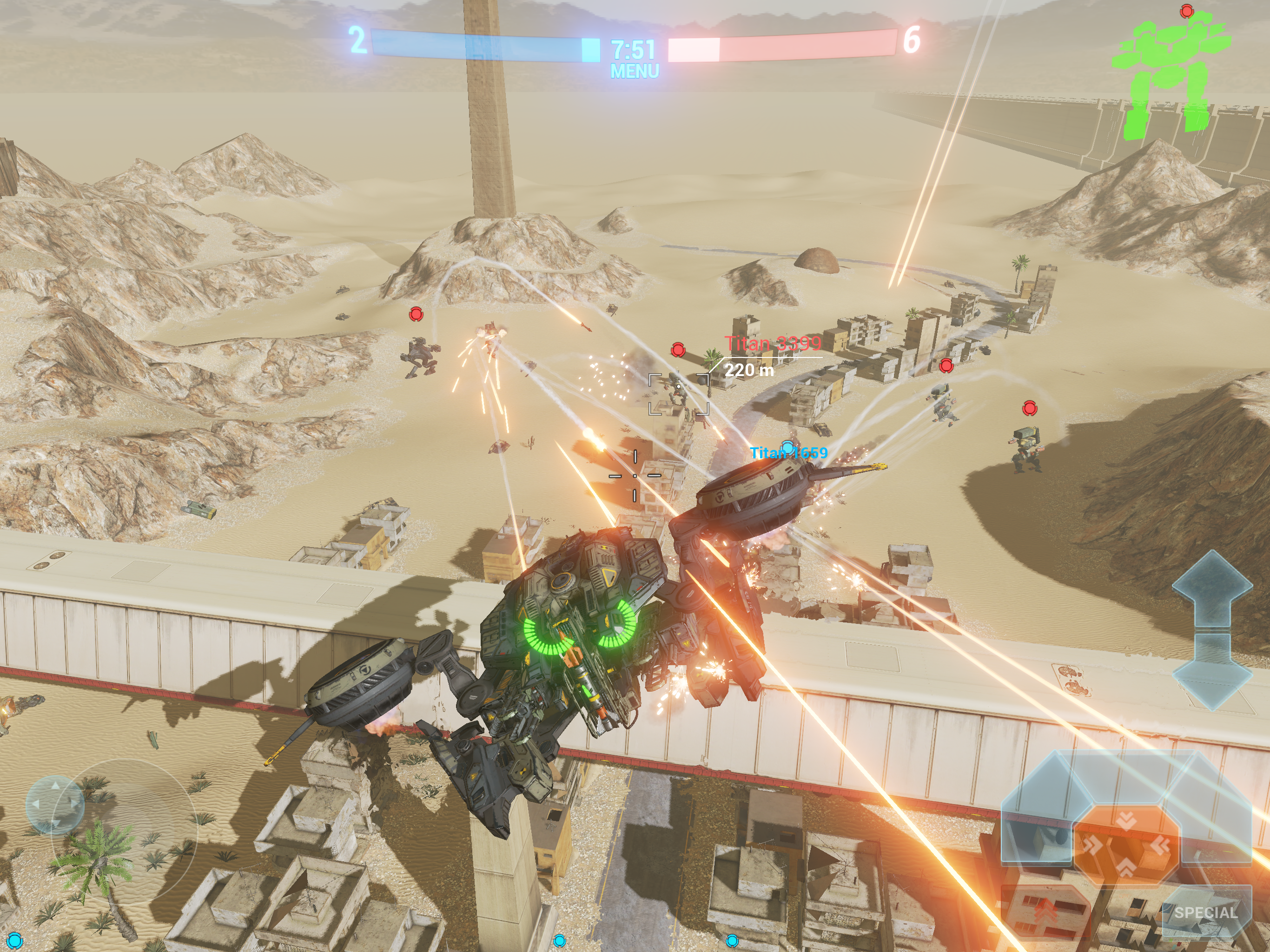
Task: Tap the virtual movement joystick
Action: tap(56, 805)
